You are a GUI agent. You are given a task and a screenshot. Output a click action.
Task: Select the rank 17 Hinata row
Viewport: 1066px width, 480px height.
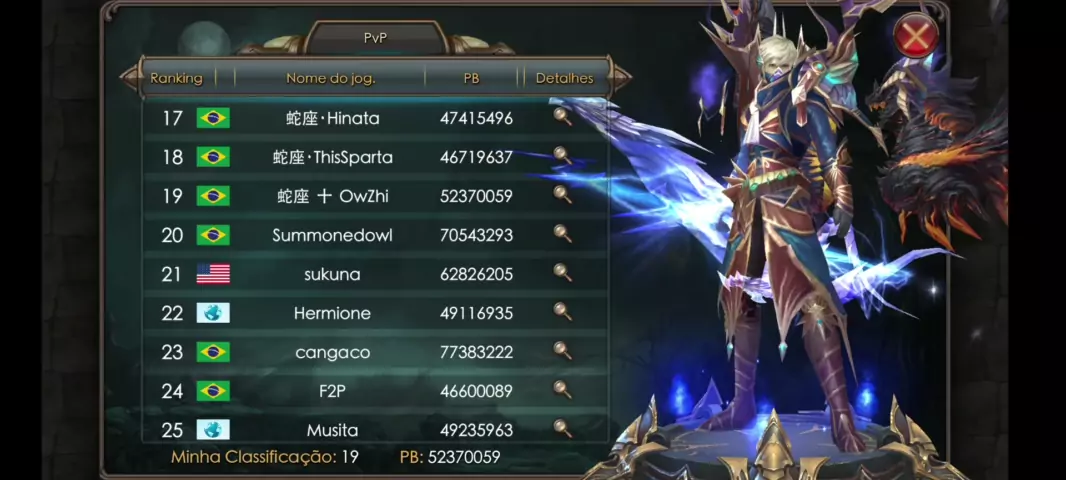[333, 119]
